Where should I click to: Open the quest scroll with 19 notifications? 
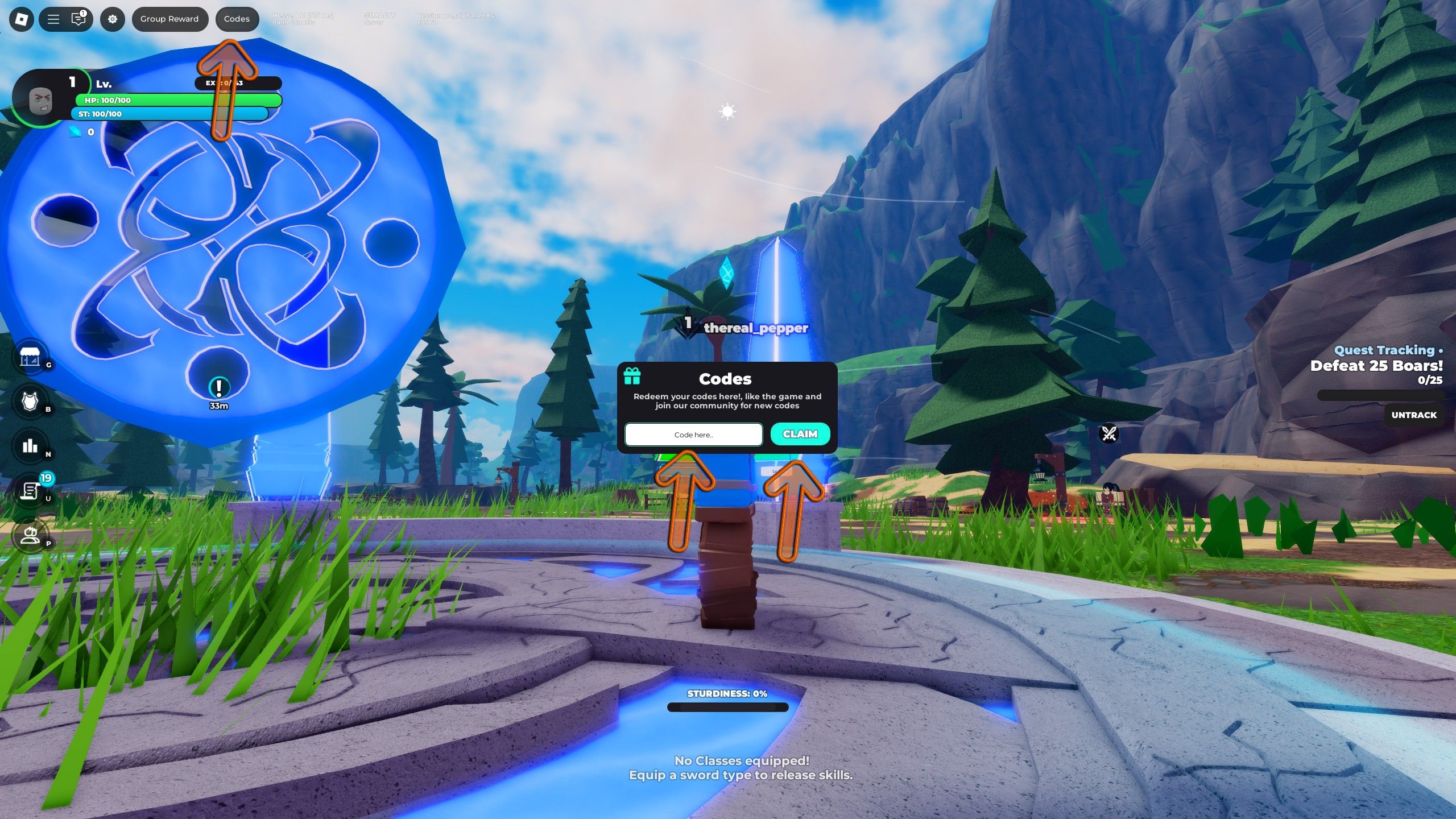[30, 491]
